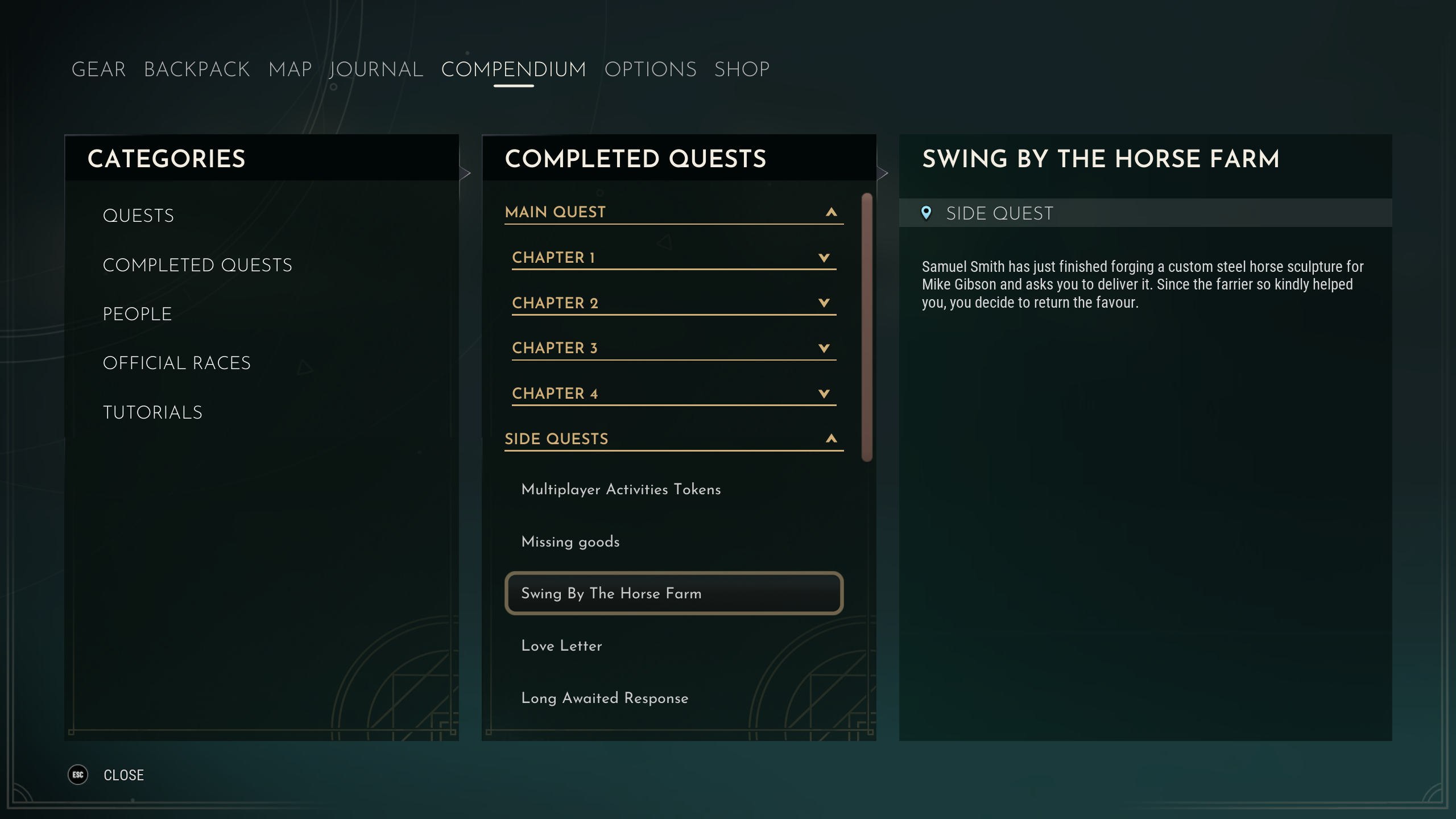Collapse the Main Quest section
Screen dimensions: 1456x819
click(831, 212)
